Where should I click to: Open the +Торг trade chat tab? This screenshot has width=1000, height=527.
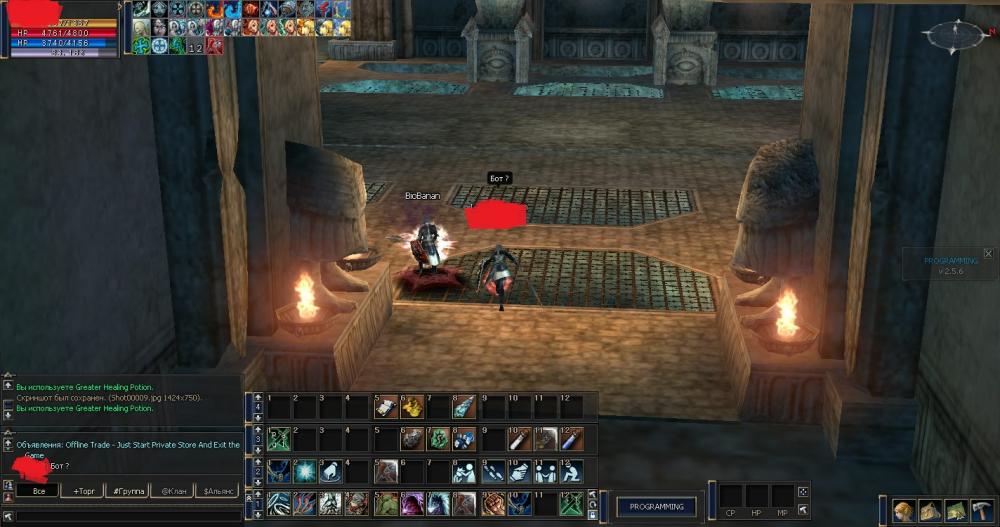83,491
